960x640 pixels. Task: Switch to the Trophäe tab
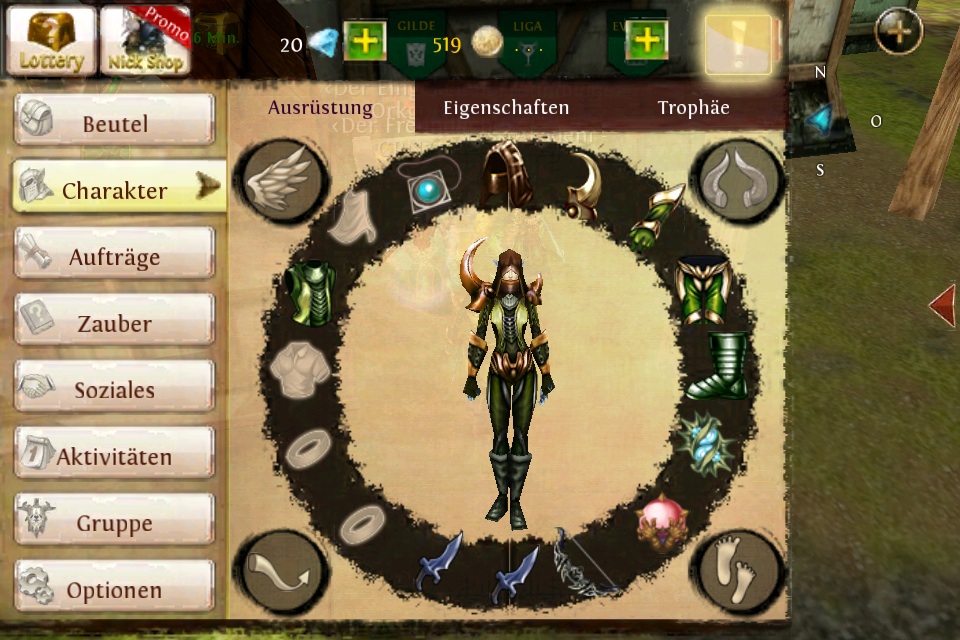click(x=693, y=108)
